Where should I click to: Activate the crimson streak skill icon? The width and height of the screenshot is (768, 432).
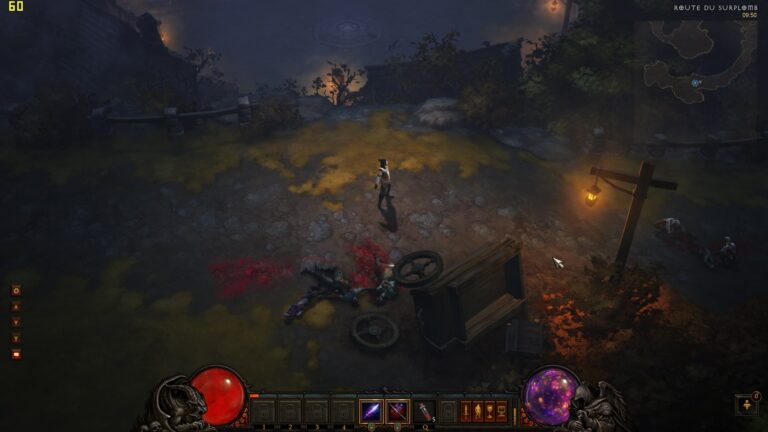point(397,410)
